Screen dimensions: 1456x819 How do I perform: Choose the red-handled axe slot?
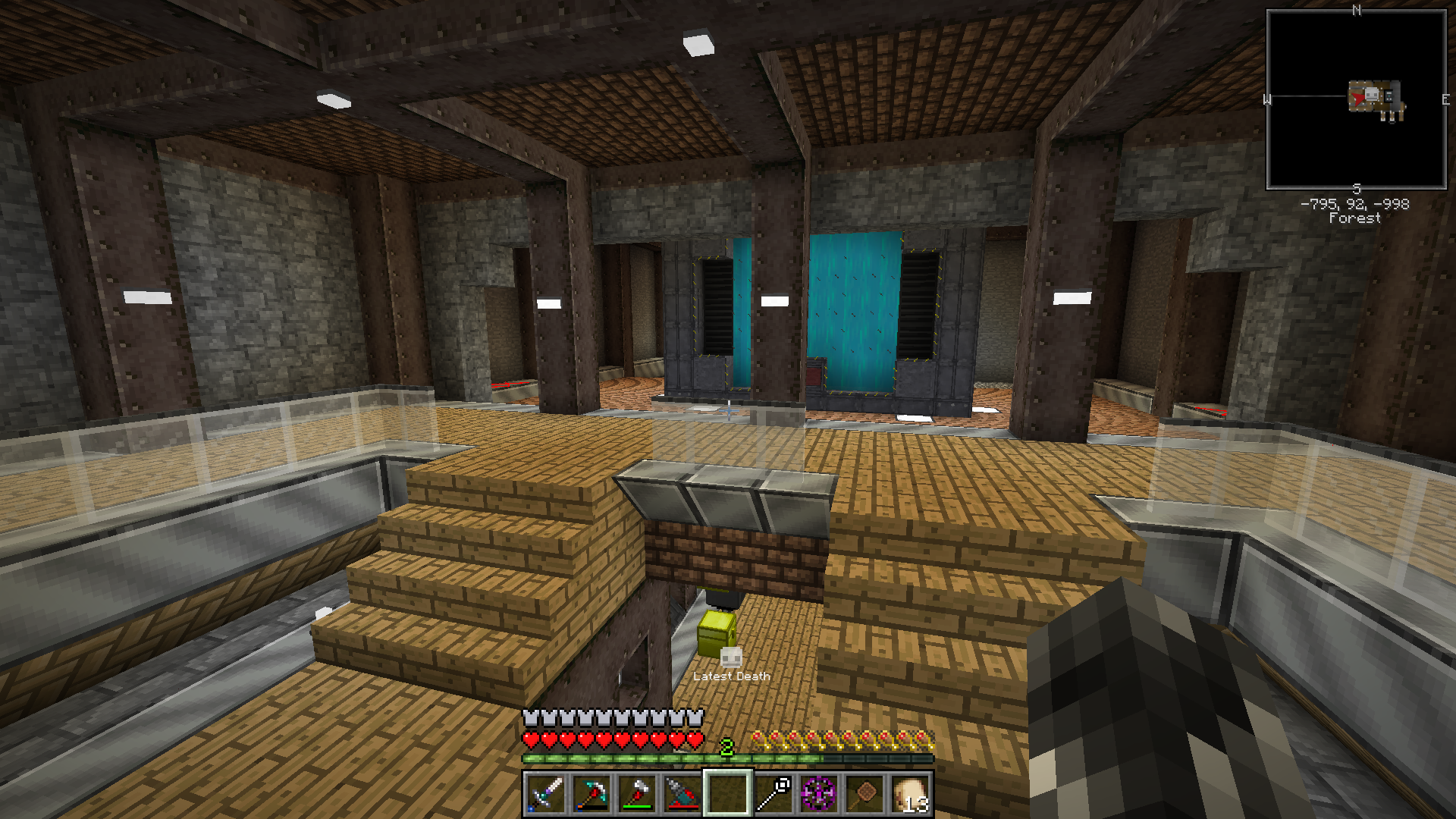pos(637,794)
